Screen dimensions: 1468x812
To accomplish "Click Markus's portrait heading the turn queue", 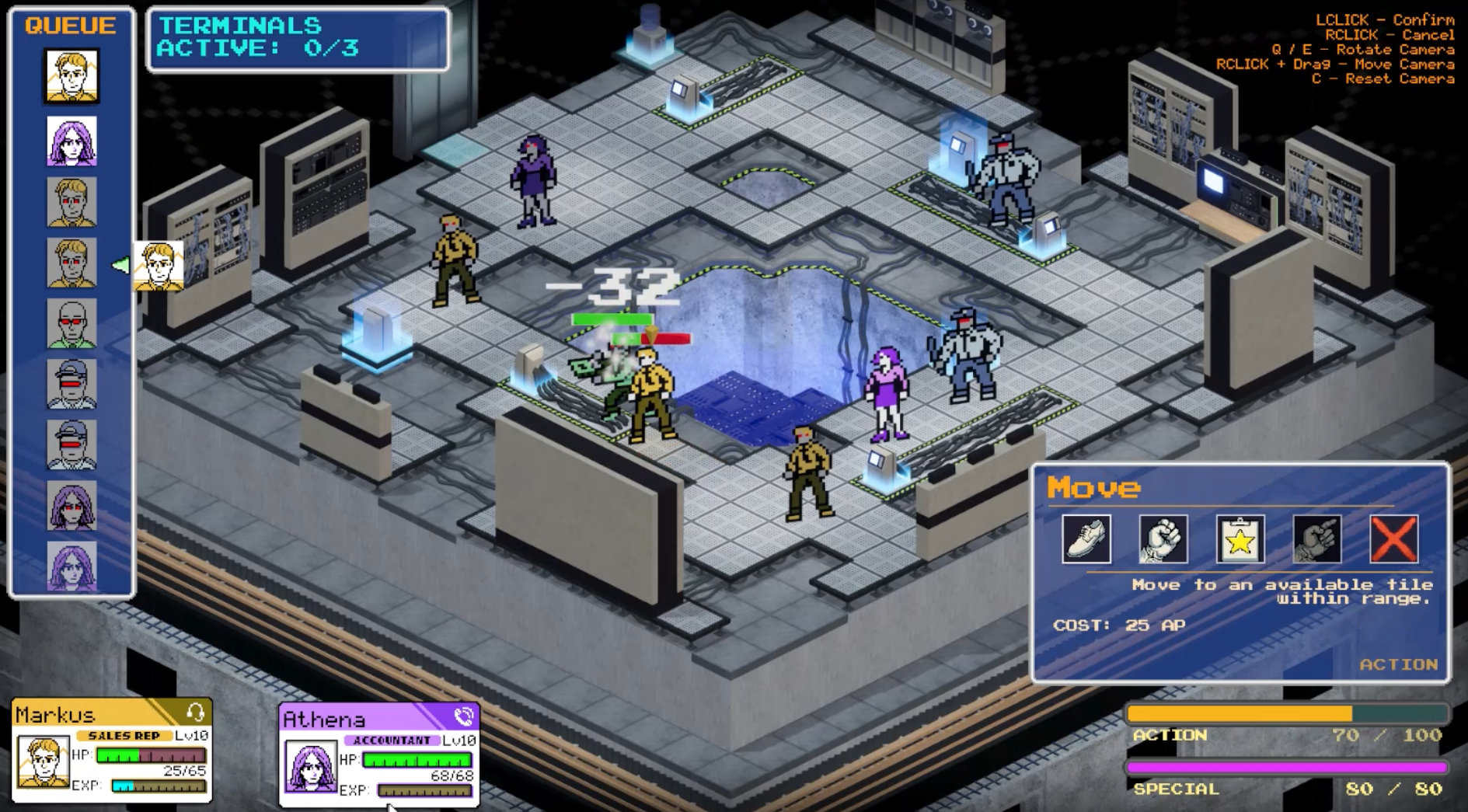I will (x=71, y=76).
